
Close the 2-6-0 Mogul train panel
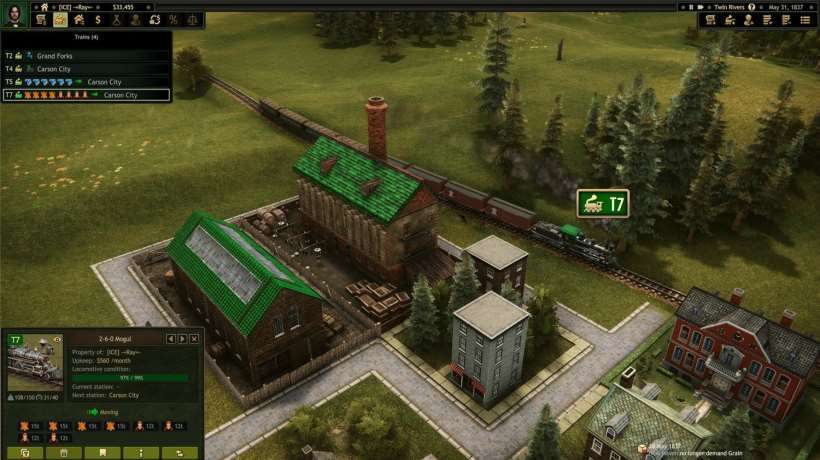coord(194,339)
